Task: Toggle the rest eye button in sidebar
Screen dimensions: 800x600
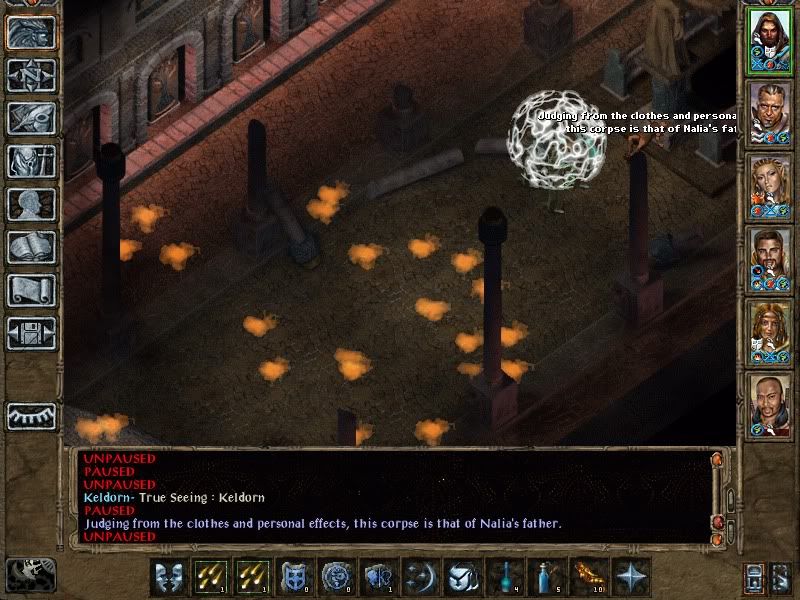Action: [31, 415]
